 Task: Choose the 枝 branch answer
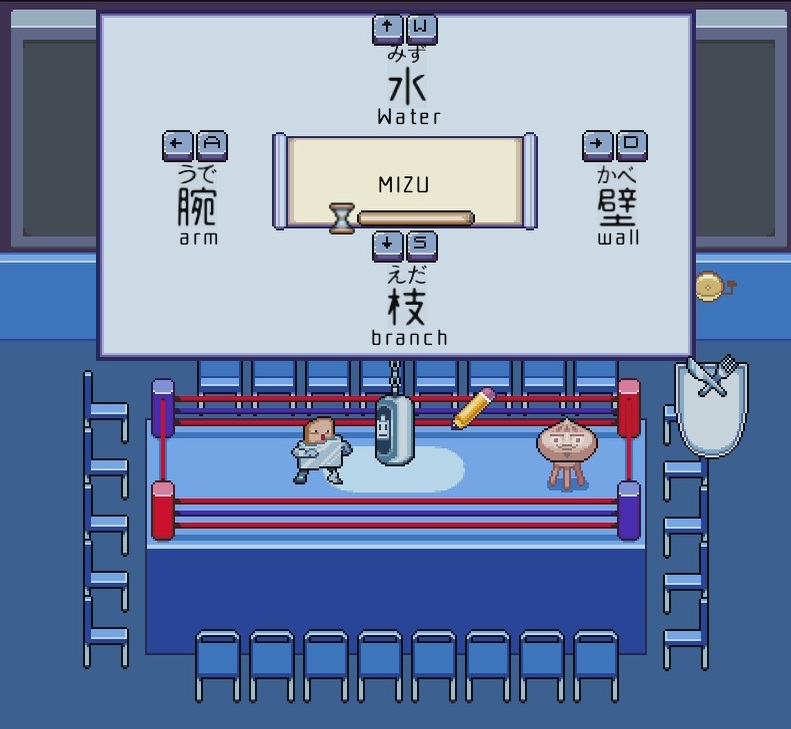point(407,306)
